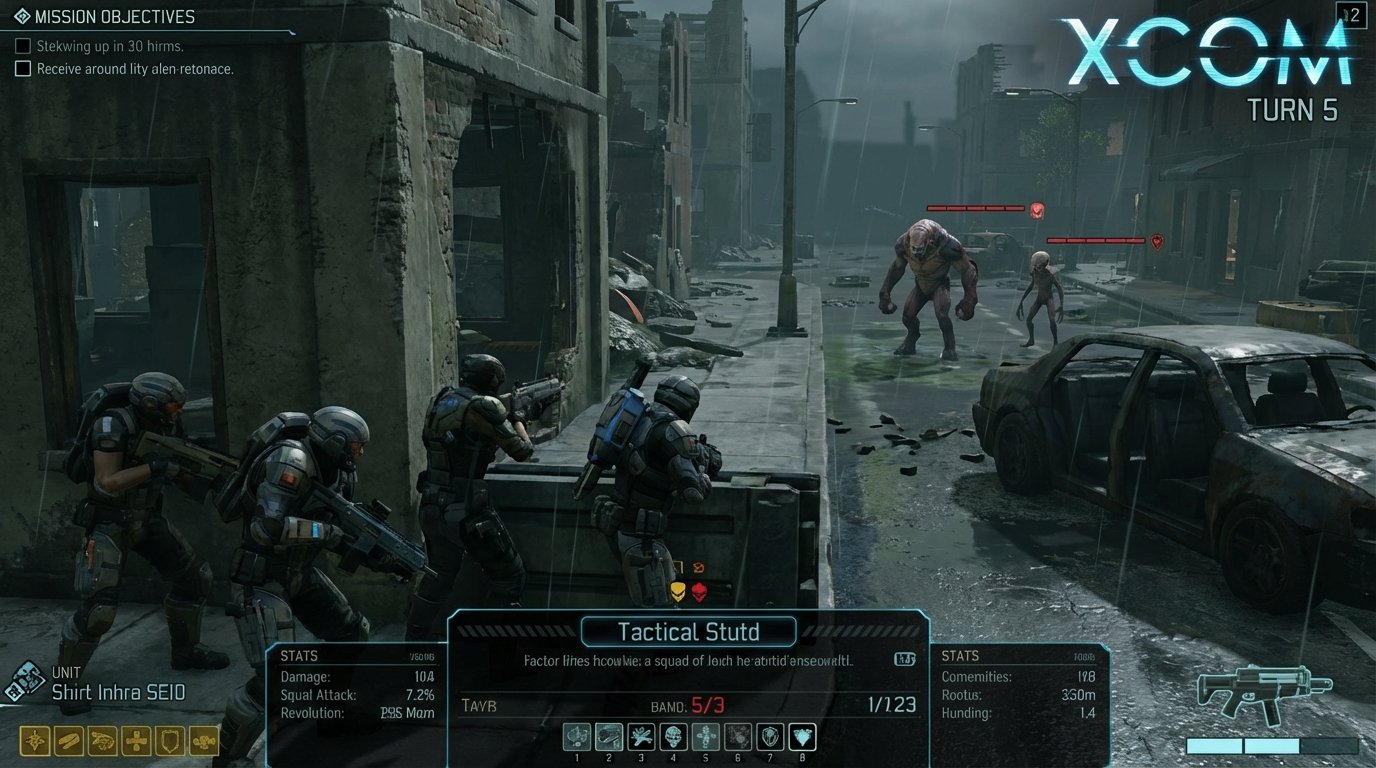
Task: Select ability slot 1 in the action bar
Action: coord(577,738)
